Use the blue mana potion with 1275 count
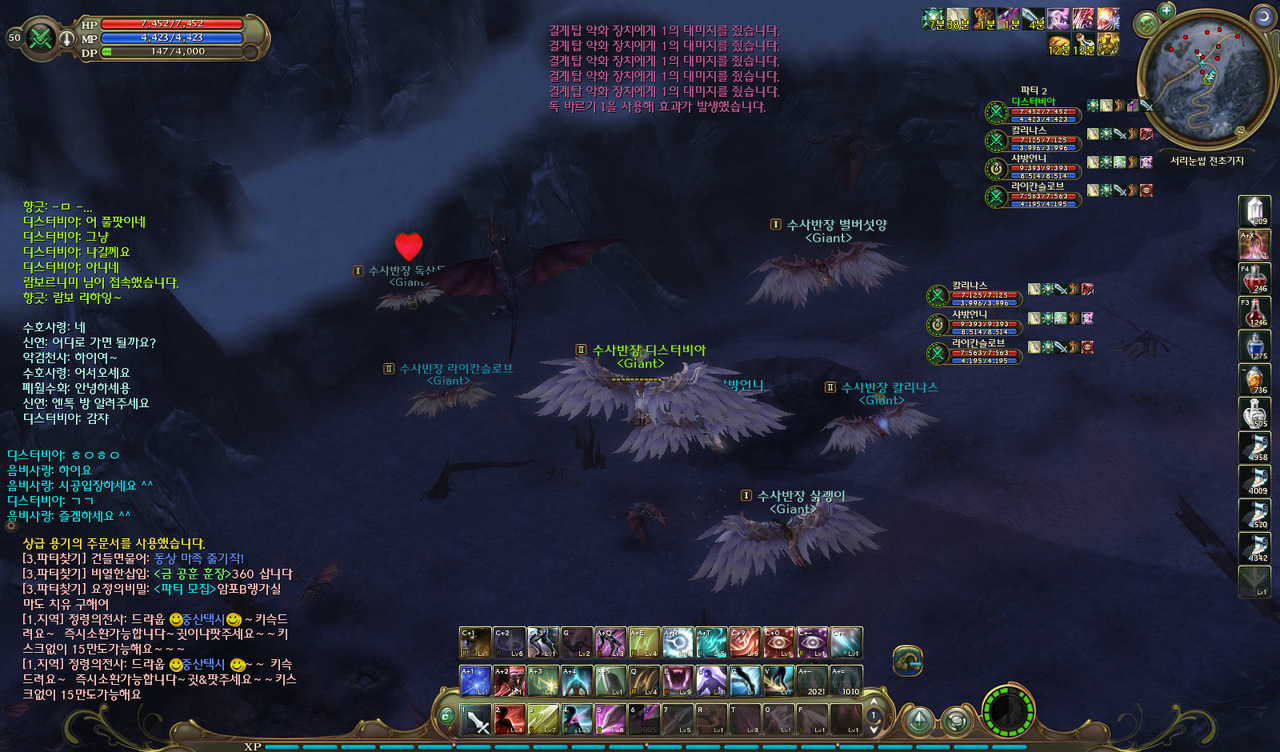 click(x=1254, y=346)
